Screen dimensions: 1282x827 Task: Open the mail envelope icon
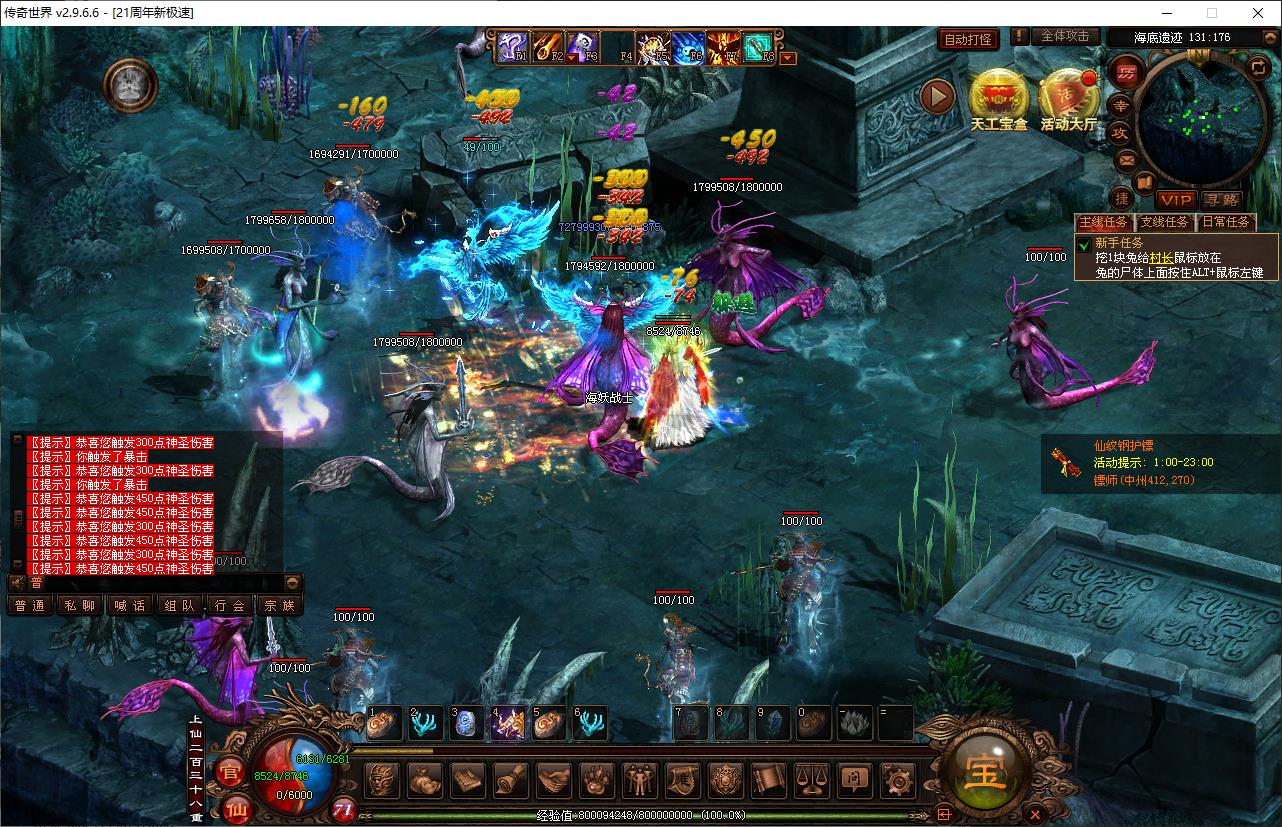tap(1126, 160)
